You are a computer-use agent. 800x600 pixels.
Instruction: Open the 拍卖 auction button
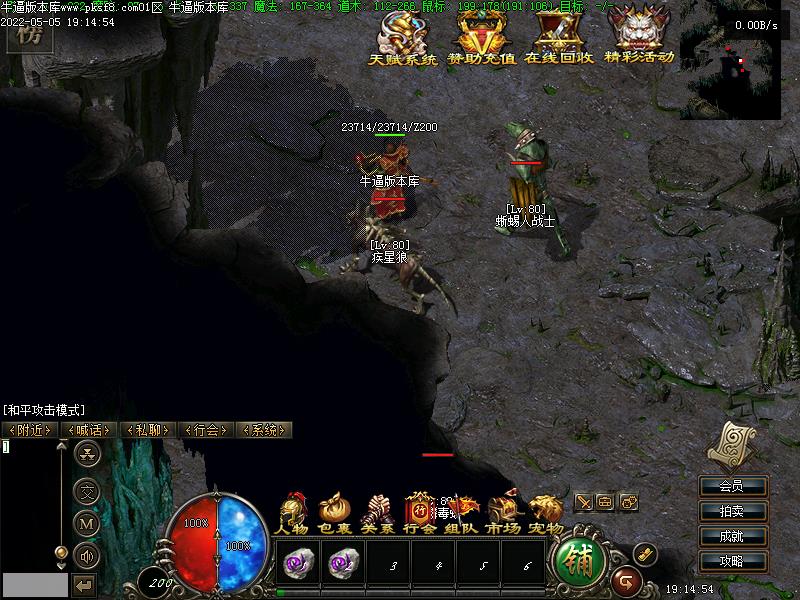click(x=731, y=512)
